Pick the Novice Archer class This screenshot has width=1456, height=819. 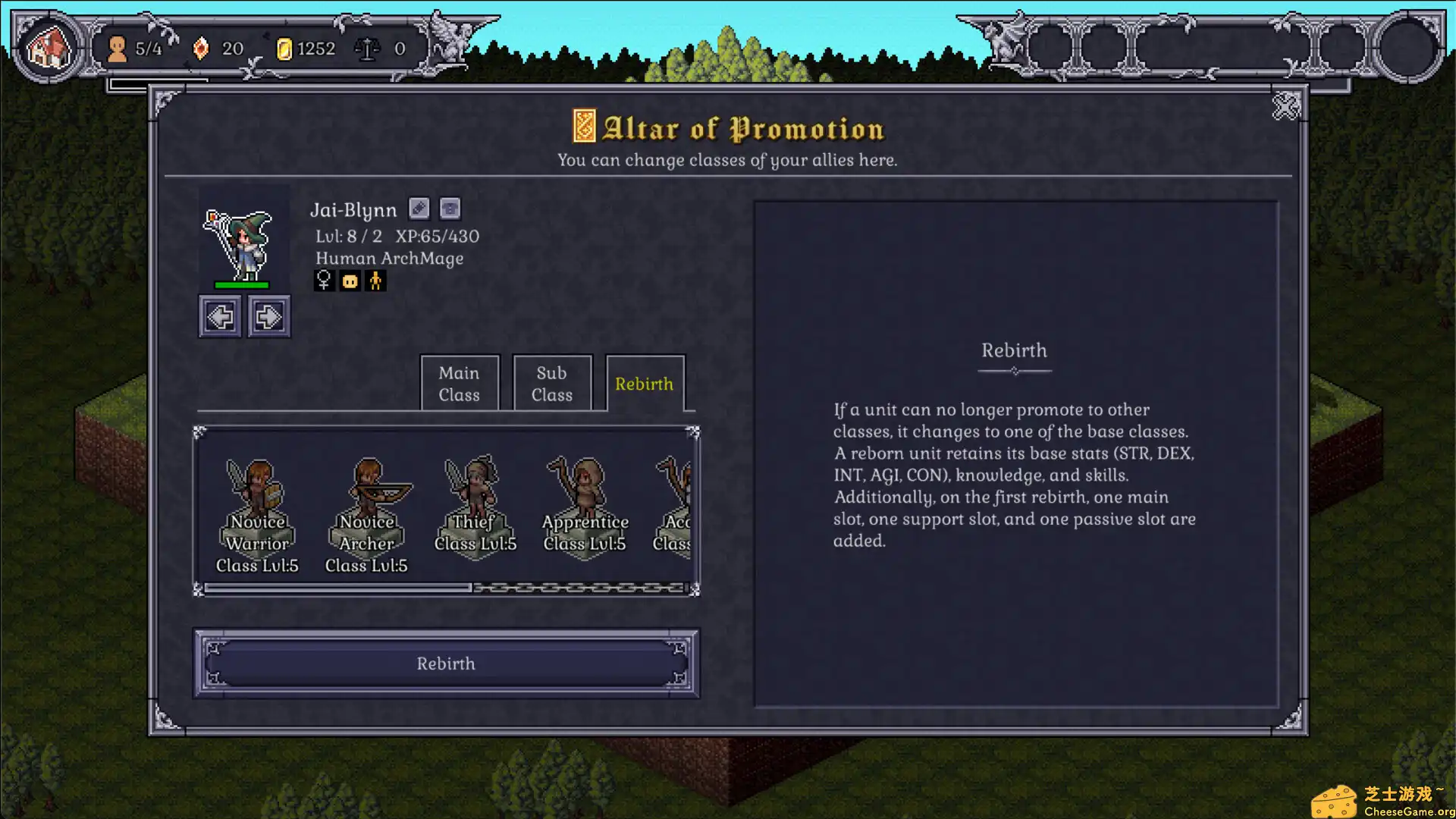(x=367, y=508)
